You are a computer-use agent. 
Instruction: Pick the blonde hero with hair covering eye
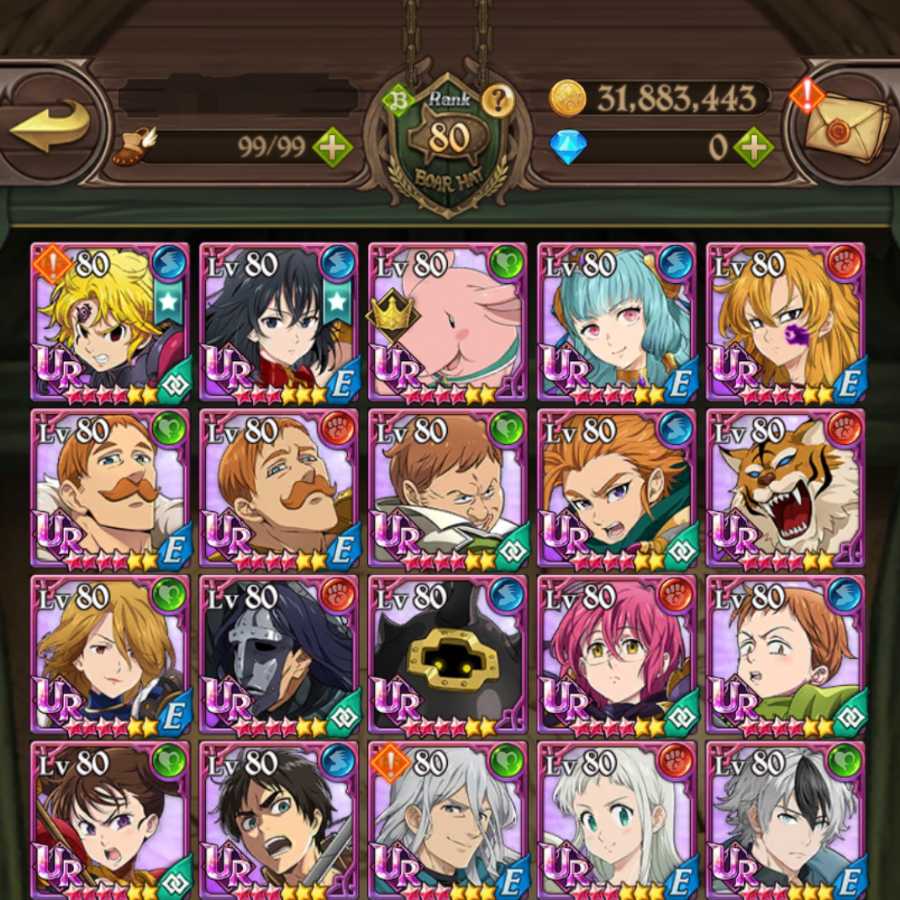tap(109, 655)
